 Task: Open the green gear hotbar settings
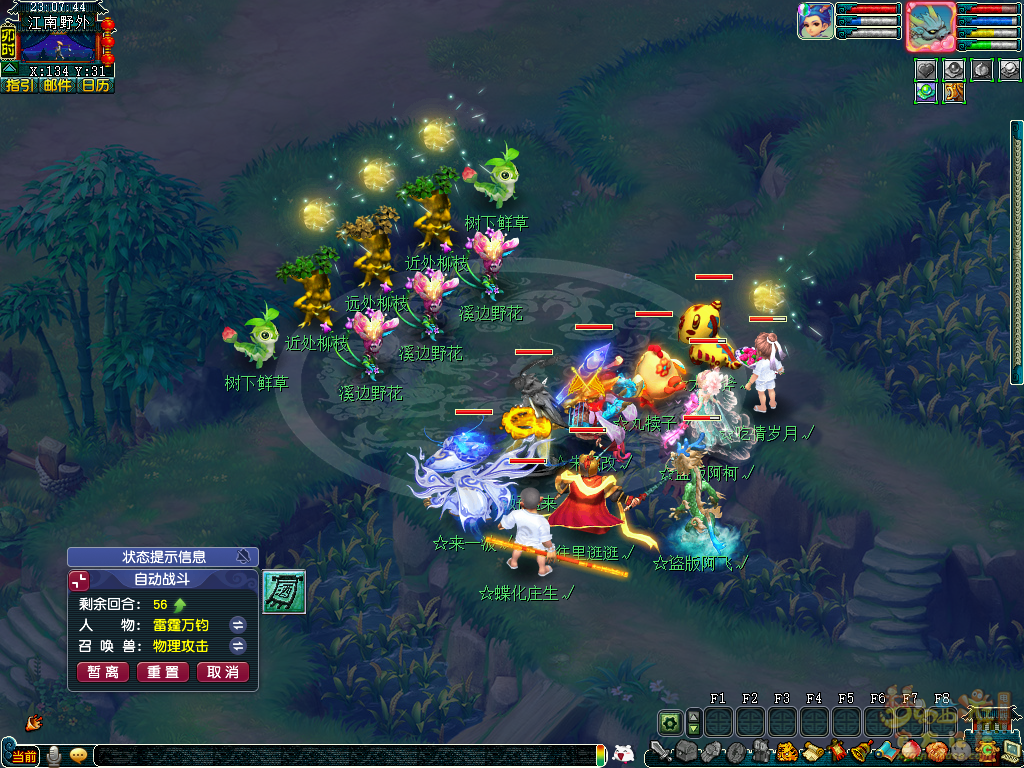click(669, 722)
